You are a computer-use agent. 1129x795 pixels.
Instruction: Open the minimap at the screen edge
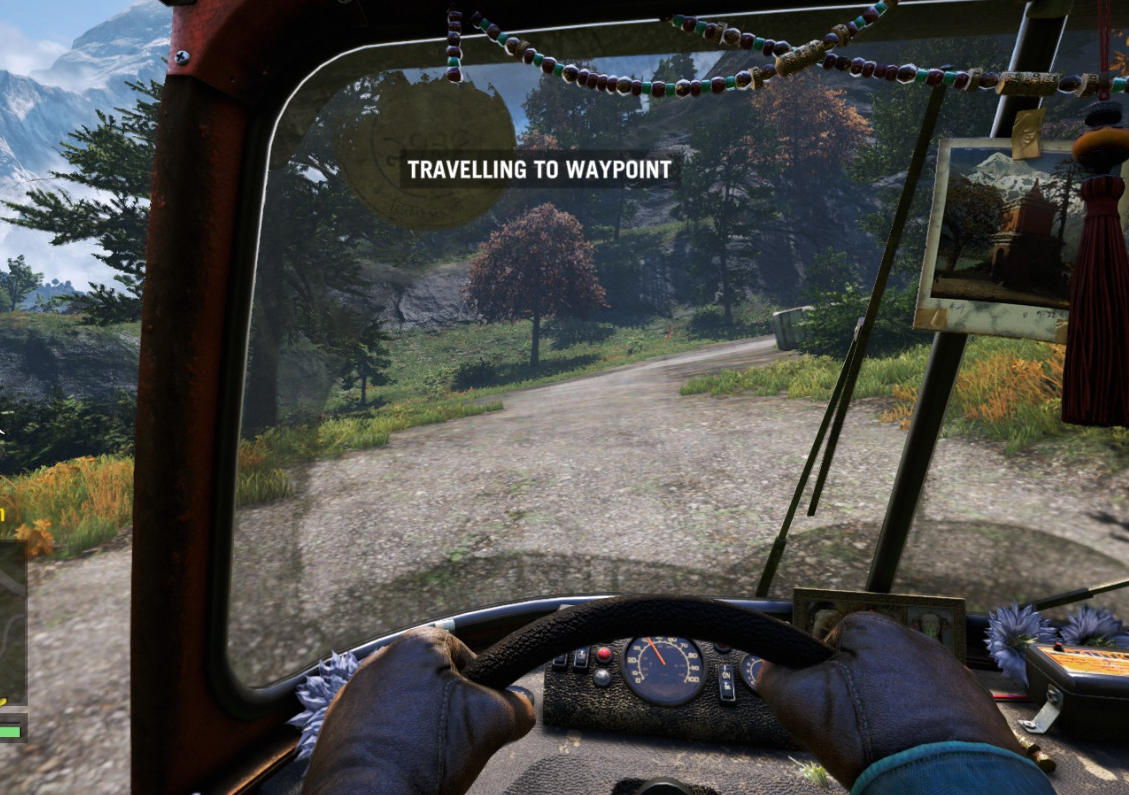(12, 622)
